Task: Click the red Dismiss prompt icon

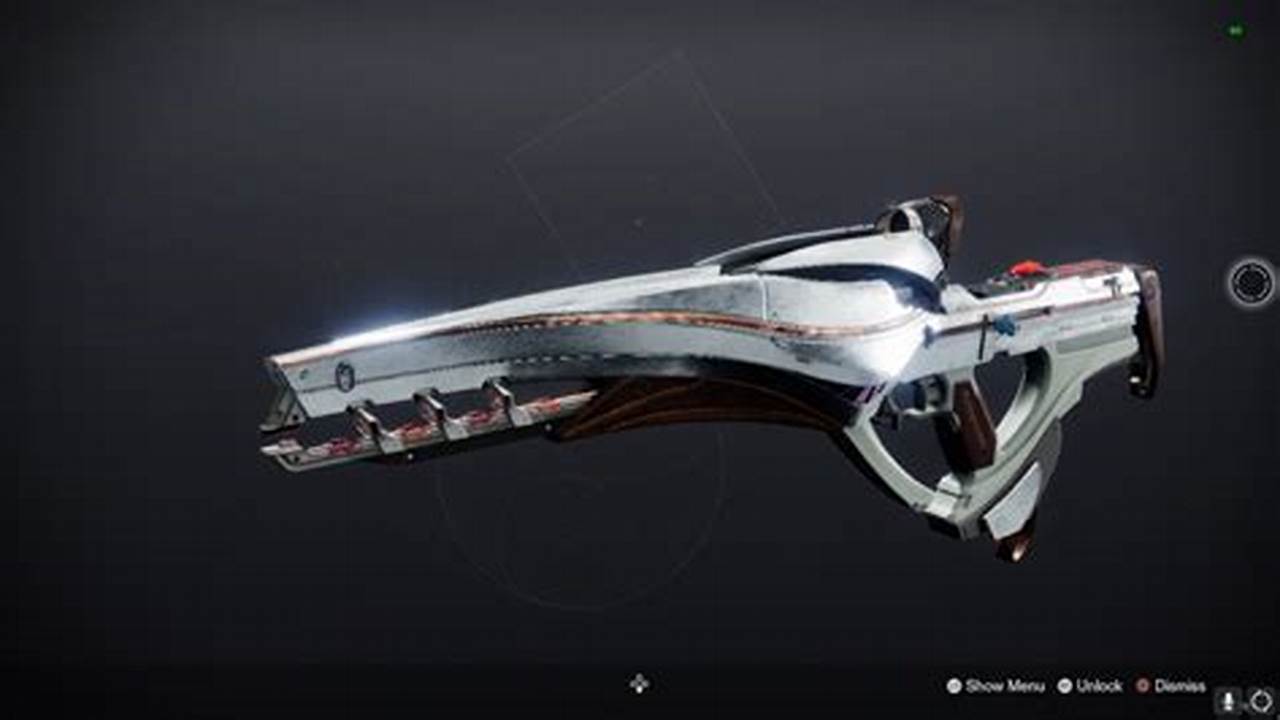Action: 1143,687
